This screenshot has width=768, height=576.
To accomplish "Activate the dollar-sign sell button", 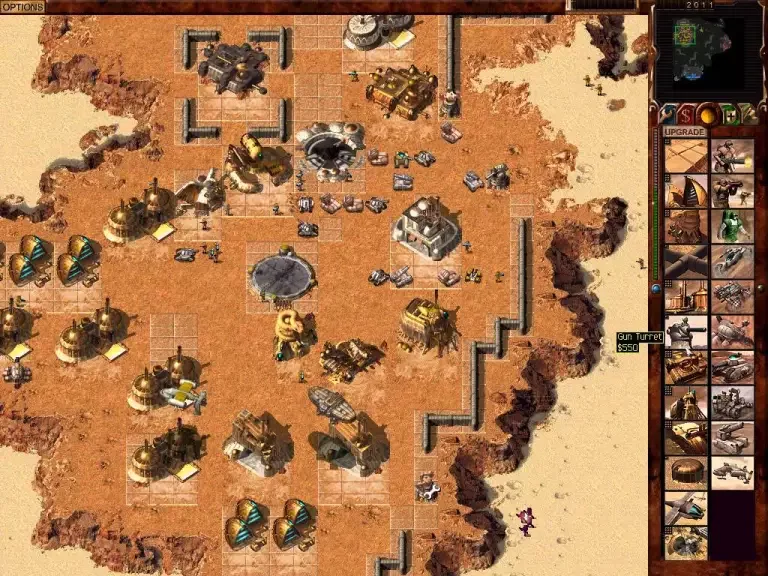I will point(688,113).
